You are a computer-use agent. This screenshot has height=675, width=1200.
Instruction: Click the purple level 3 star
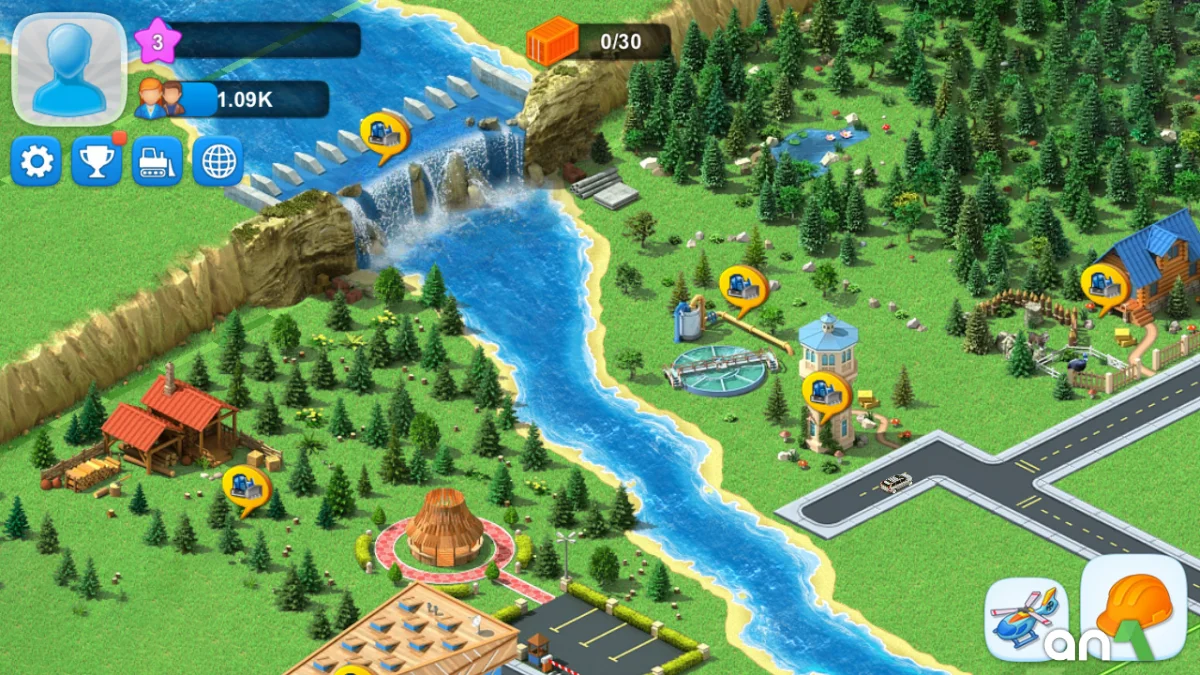[x=157, y=41]
